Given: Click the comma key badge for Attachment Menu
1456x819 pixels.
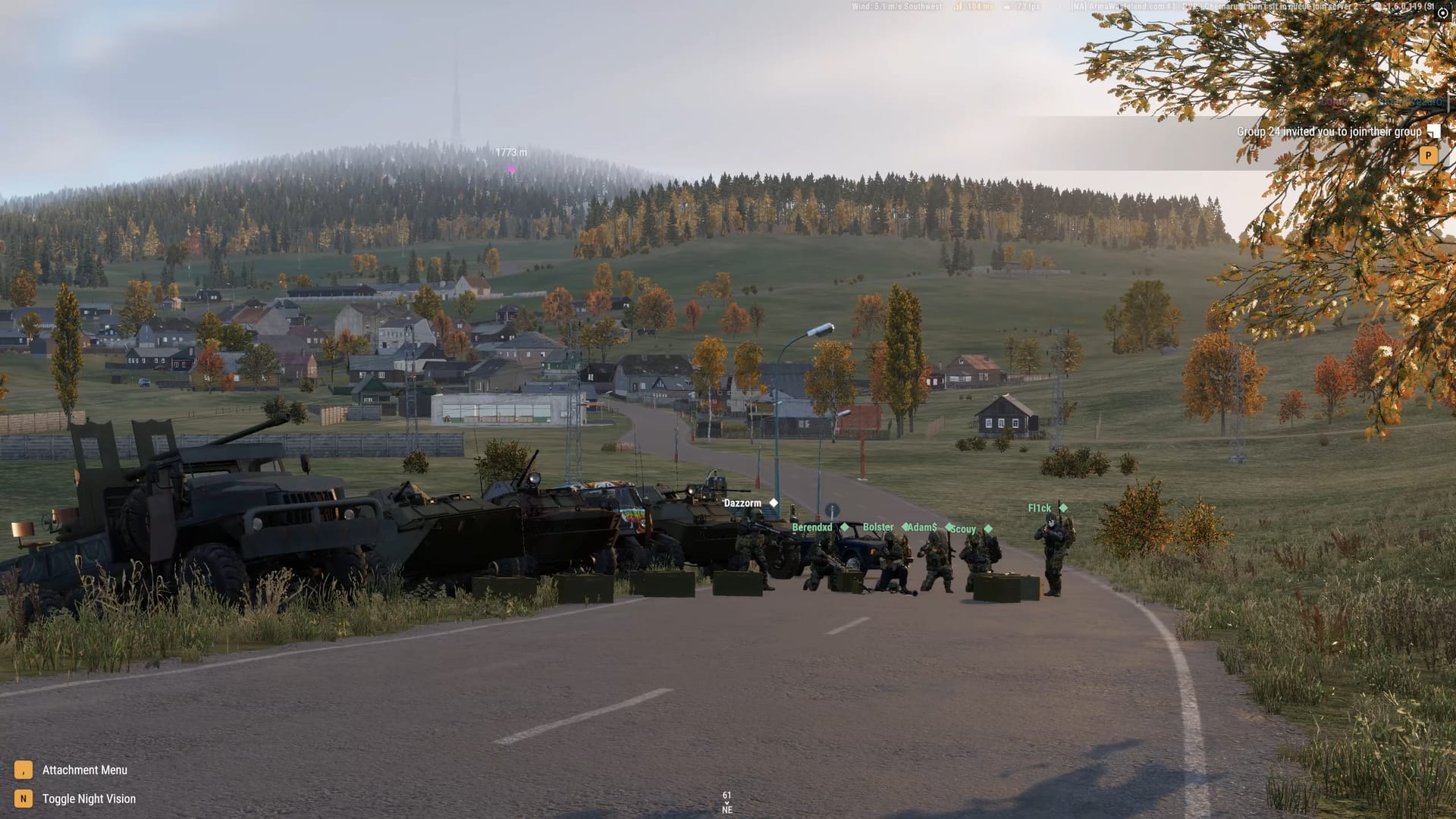Looking at the screenshot, I should (22, 770).
